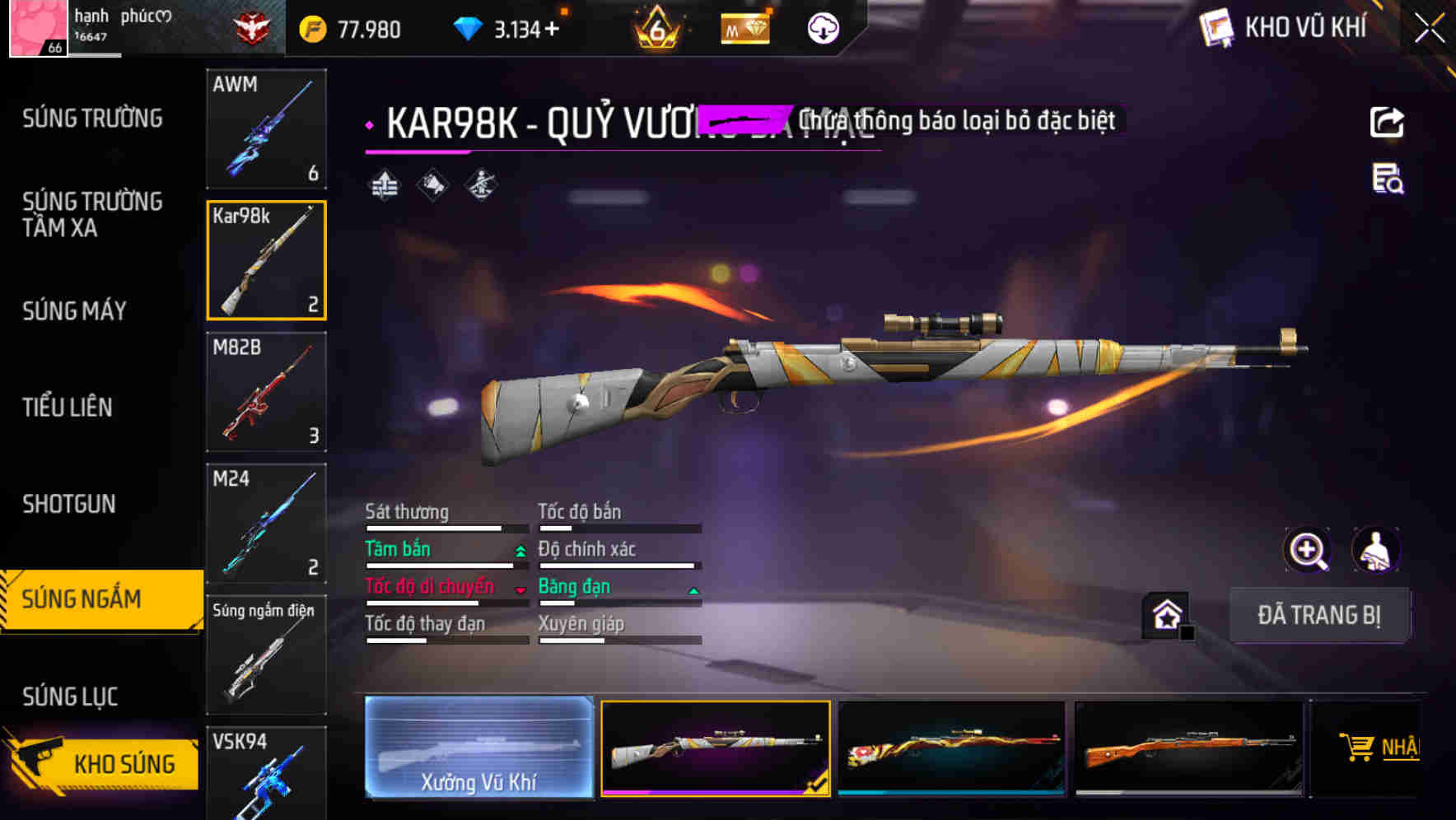1456x820 pixels.
Task: Open the share icon at top right
Action: [1388, 121]
